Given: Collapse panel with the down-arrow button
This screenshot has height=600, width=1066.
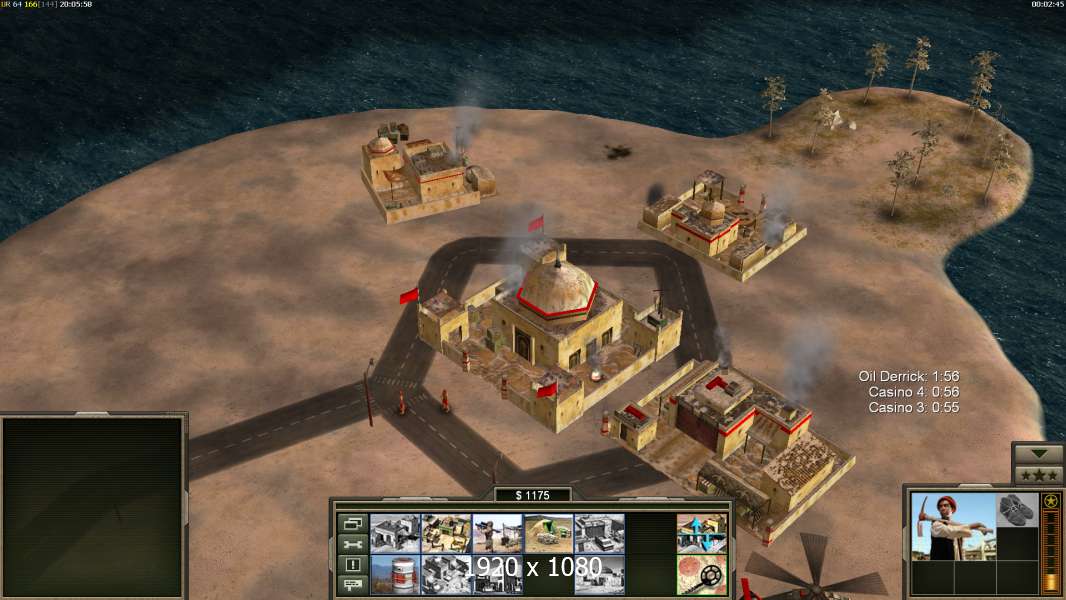Looking at the screenshot, I should [x=1038, y=454].
